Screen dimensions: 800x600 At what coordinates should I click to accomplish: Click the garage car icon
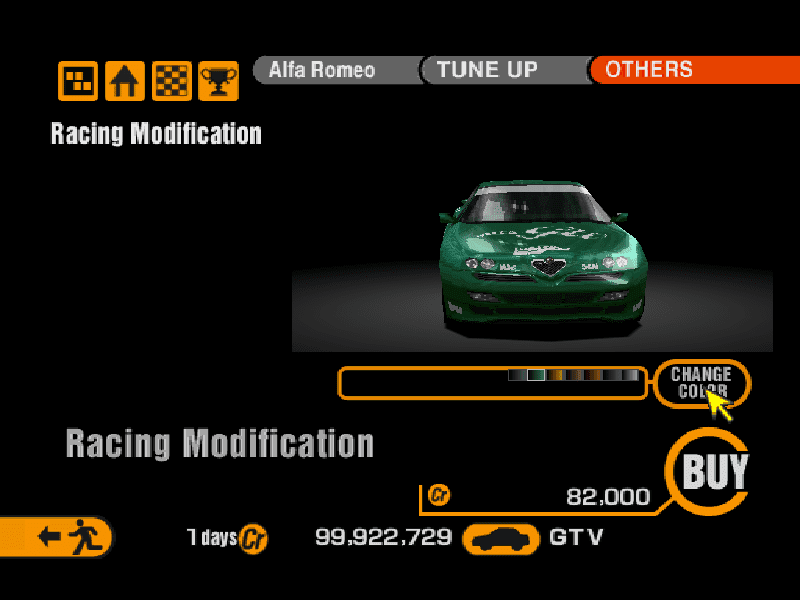click(x=500, y=538)
